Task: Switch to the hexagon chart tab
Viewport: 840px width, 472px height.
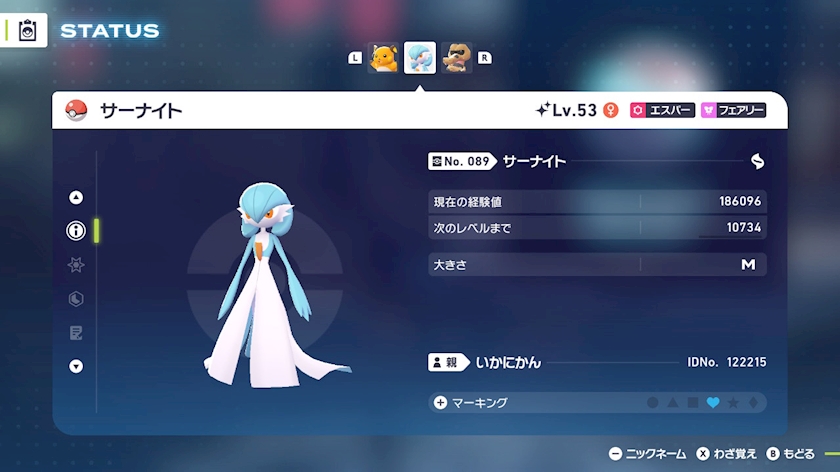Action: pyautogui.click(x=76, y=299)
